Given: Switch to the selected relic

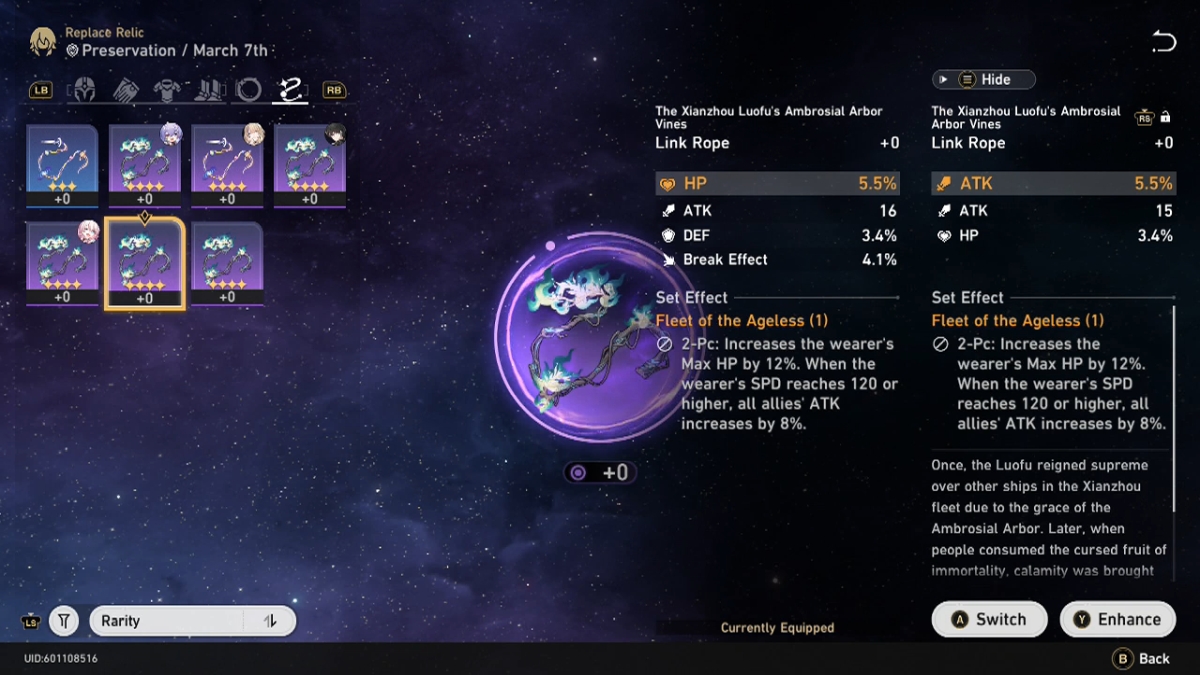Looking at the screenshot, I should pyautogui.click(x=989, y=619).
